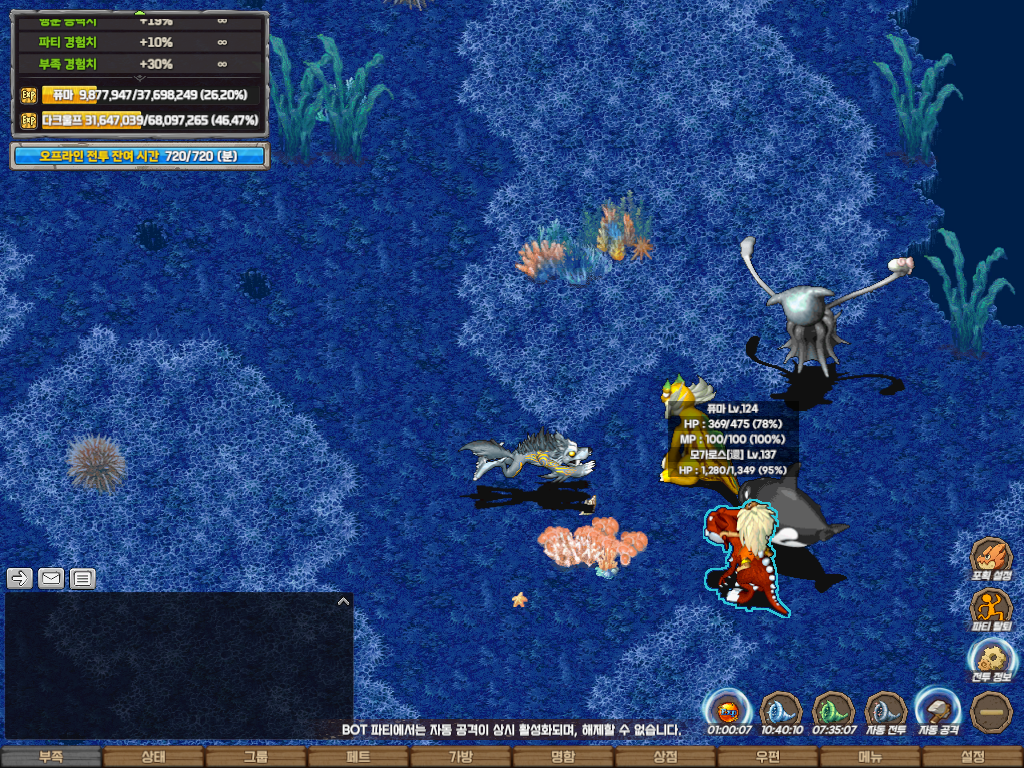Viewport: 1024px width, 768px height.
Task: Open the 그룹 group menu
Action: point(256,757)
